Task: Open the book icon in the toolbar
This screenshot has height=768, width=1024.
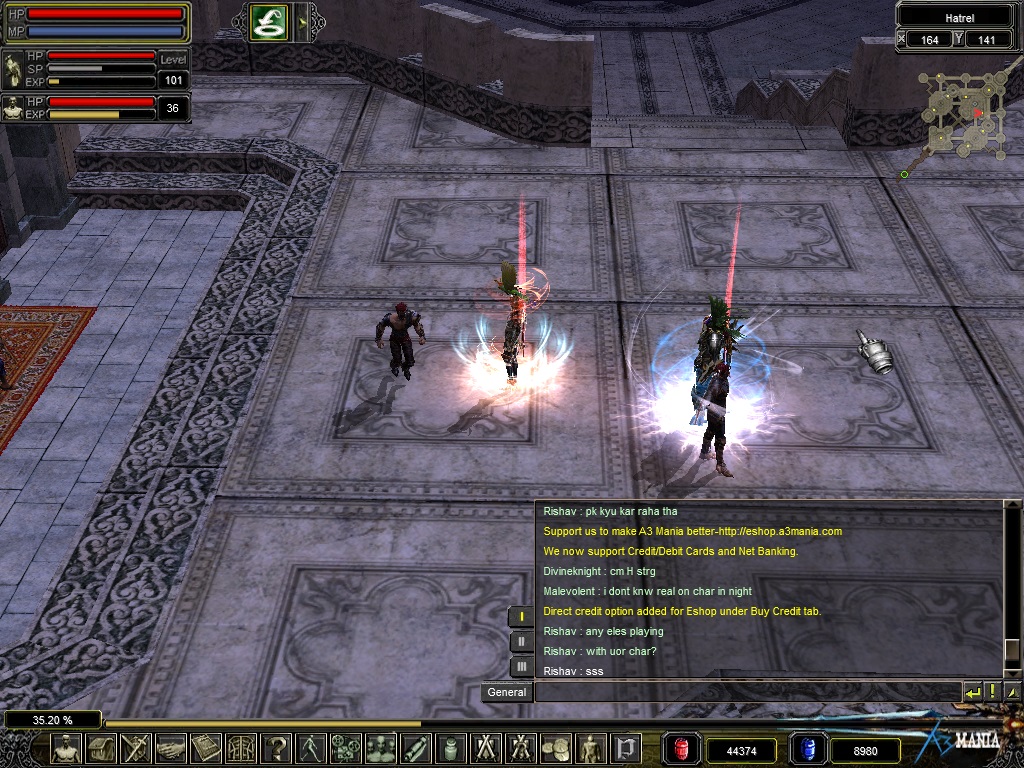Action: 206,748
